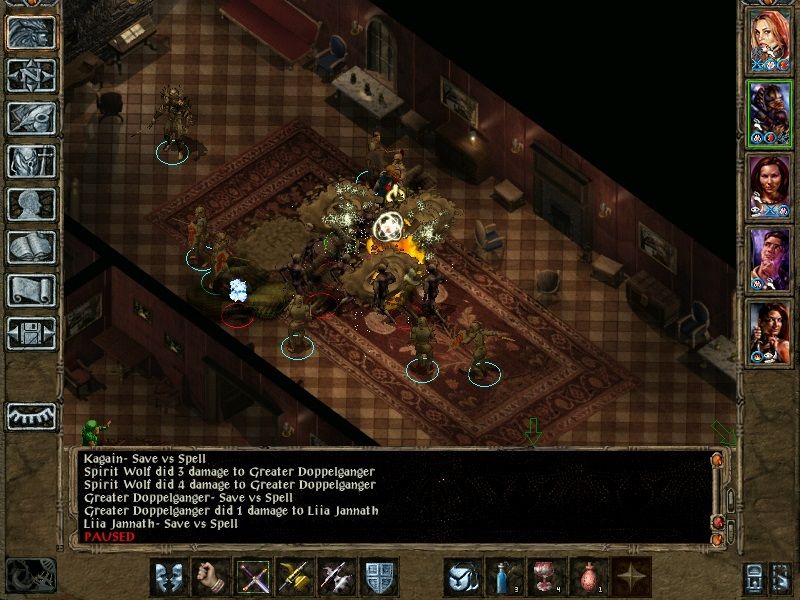This screenshot has height=600, width=800.
Task: Use the blue potion quick item
Action: coord(503,576)
